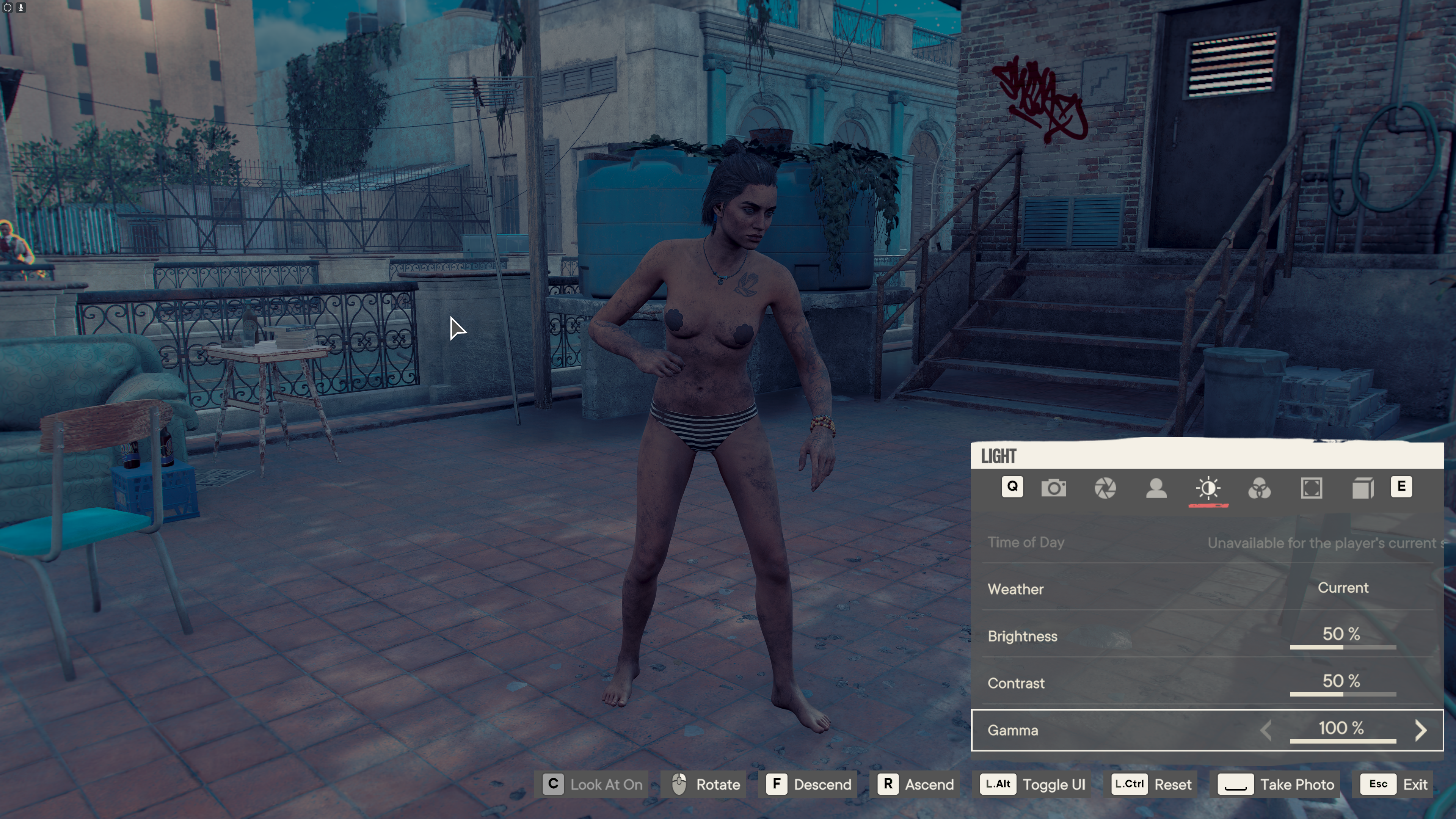Image resolution: width=1456 pixels, height=819 pixels.
Task: Open the aperture shutter tab
Action: tap(1105, 488)
